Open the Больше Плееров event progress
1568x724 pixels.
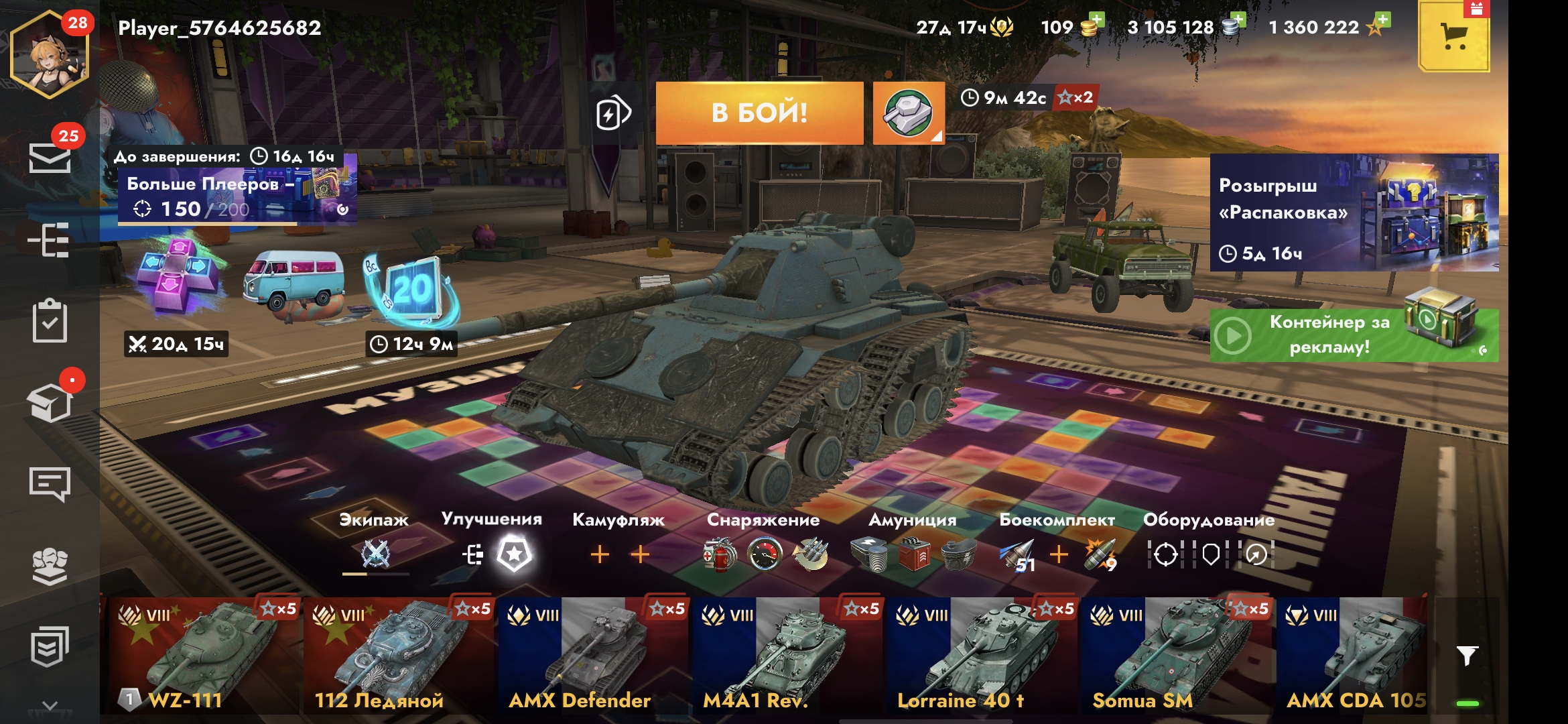(x=235, y=195)
